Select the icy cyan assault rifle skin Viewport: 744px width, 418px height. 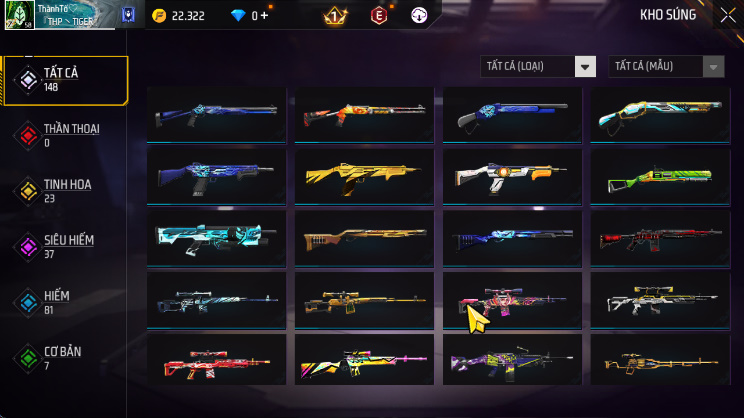coord(217,237)
